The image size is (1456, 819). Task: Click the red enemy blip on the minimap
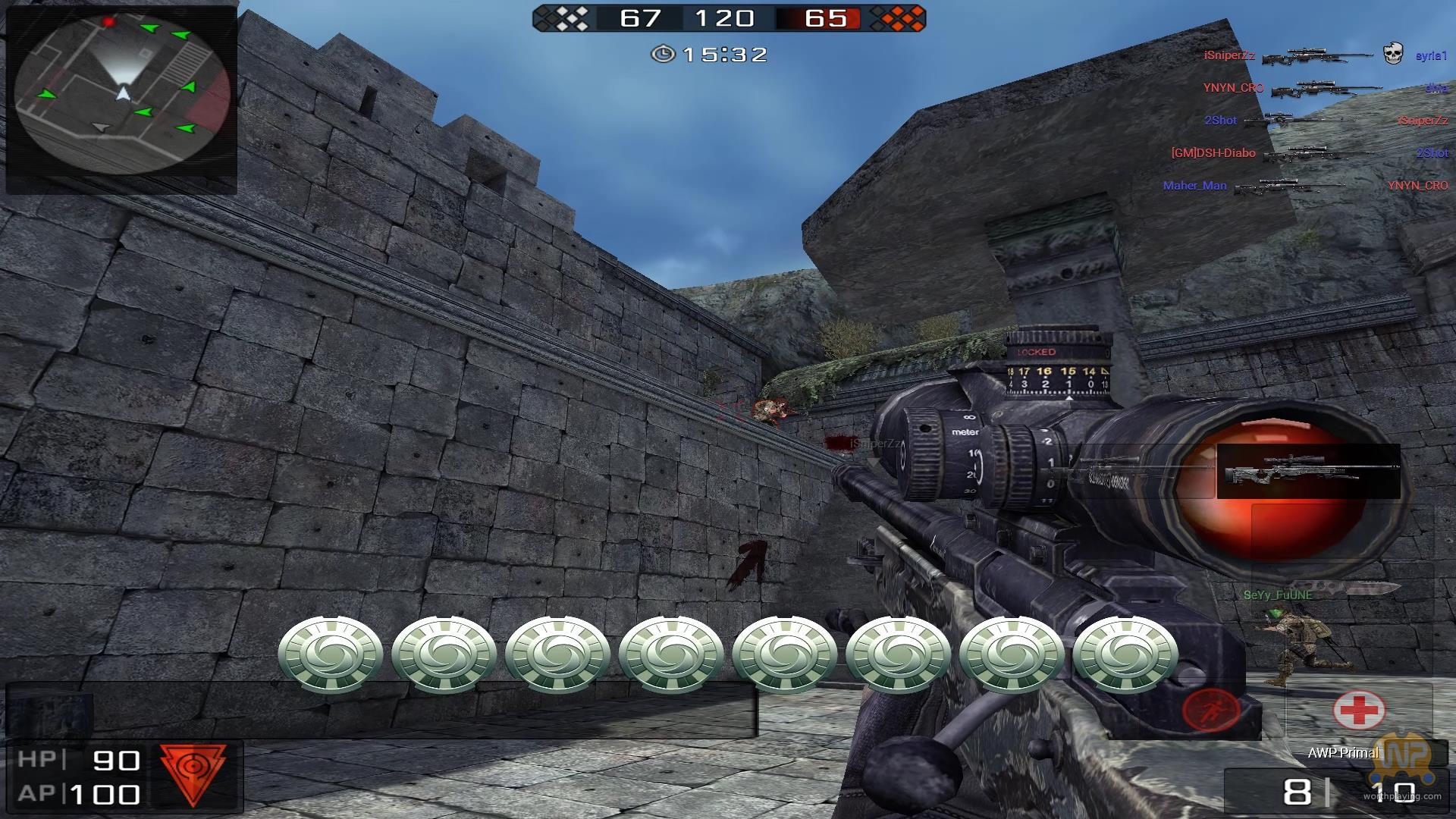point(111,23)
